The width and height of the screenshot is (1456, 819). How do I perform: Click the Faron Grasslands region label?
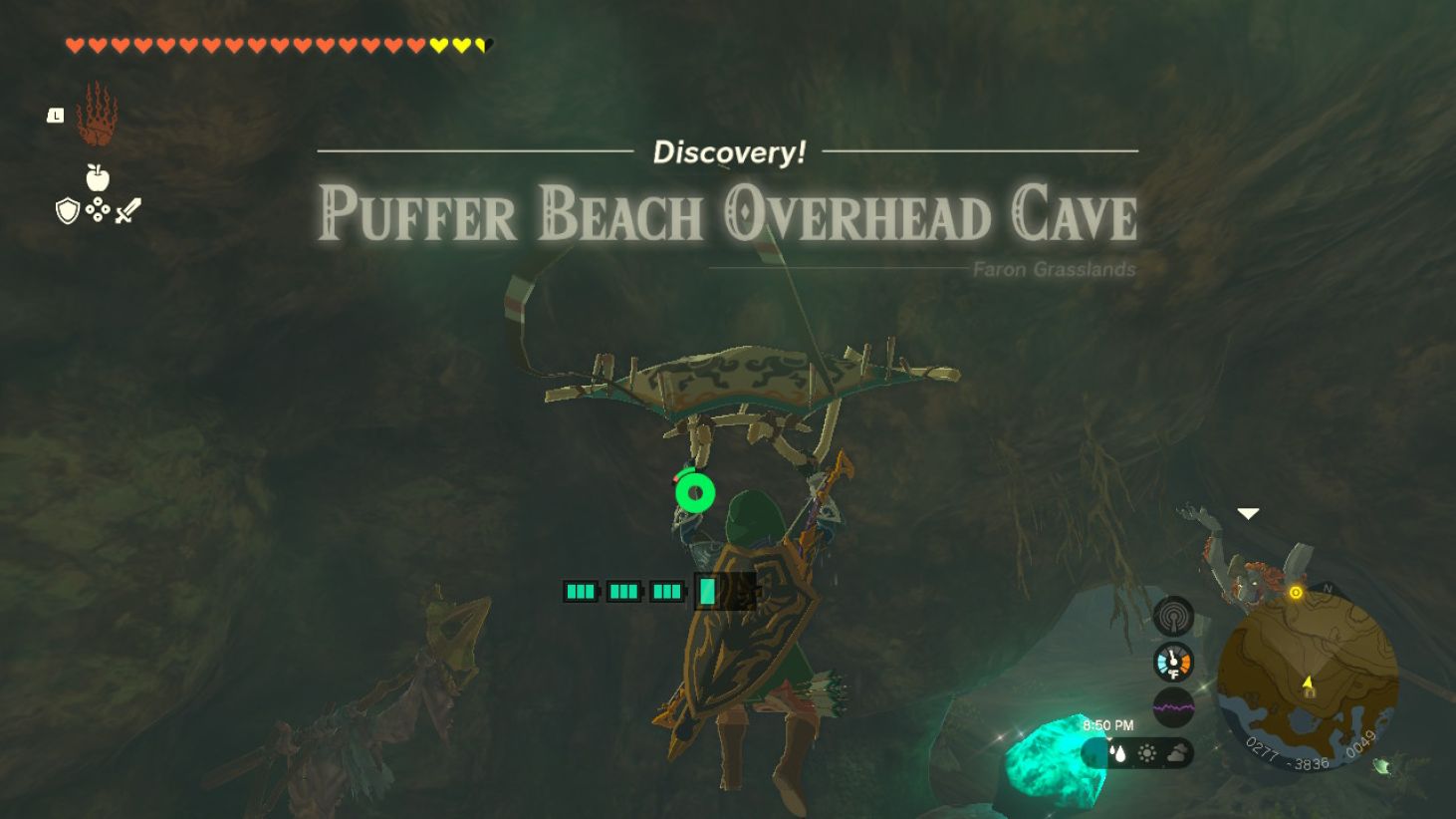pos(1055,269)
